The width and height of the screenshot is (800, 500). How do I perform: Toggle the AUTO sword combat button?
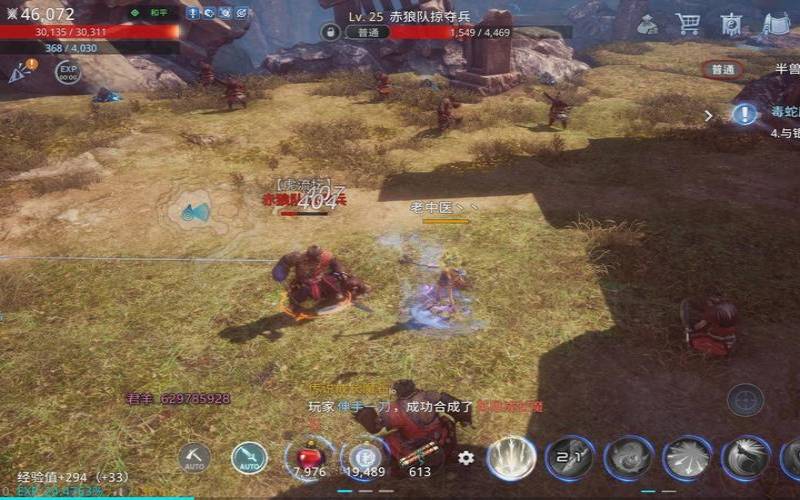pyautogui.click(x=248, y=458)
